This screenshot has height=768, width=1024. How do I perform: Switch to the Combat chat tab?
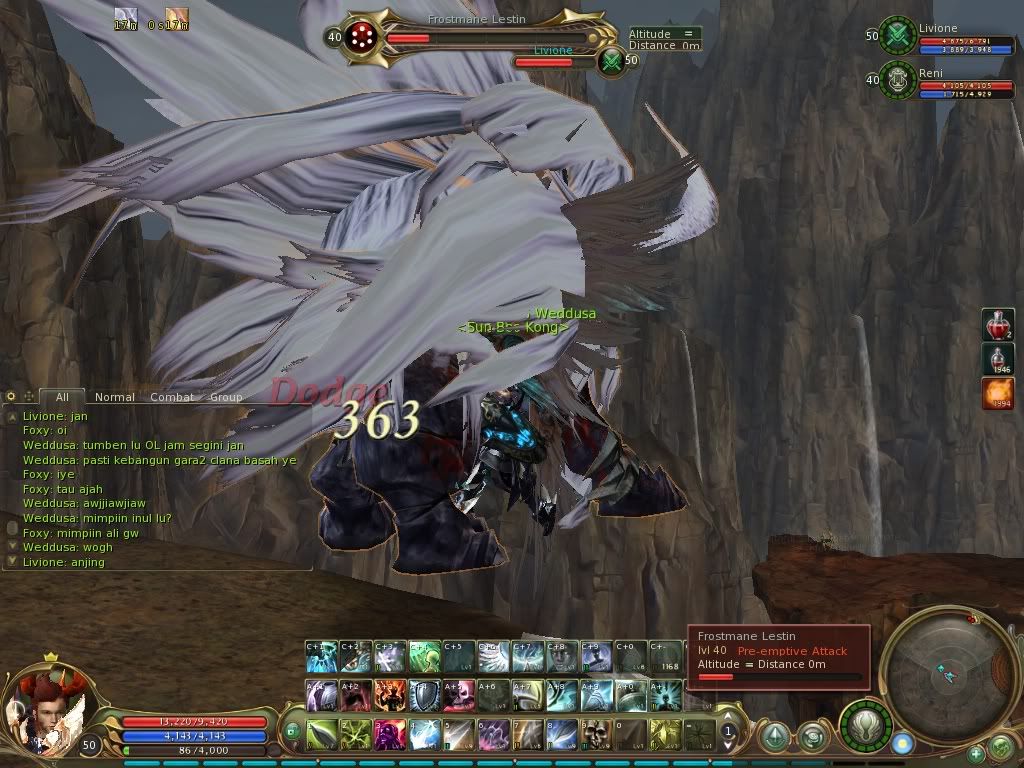172,397
